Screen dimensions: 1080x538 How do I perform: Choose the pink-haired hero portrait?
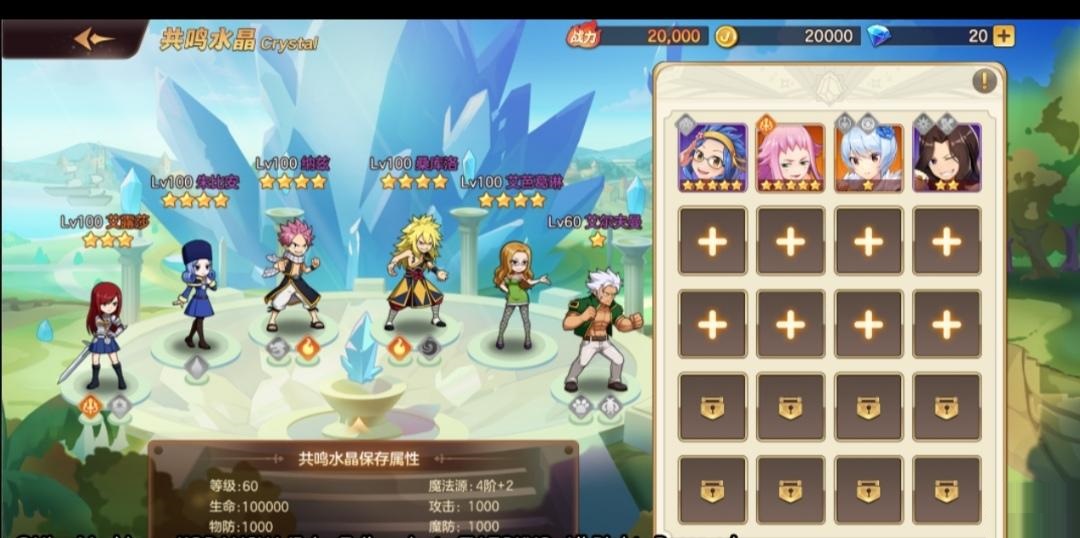pyautogui.click(x=790, y=157)
